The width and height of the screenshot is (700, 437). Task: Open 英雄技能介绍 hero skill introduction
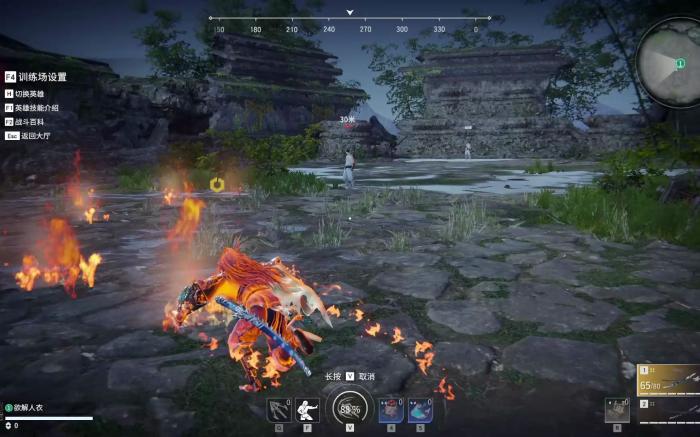(38, 107)
